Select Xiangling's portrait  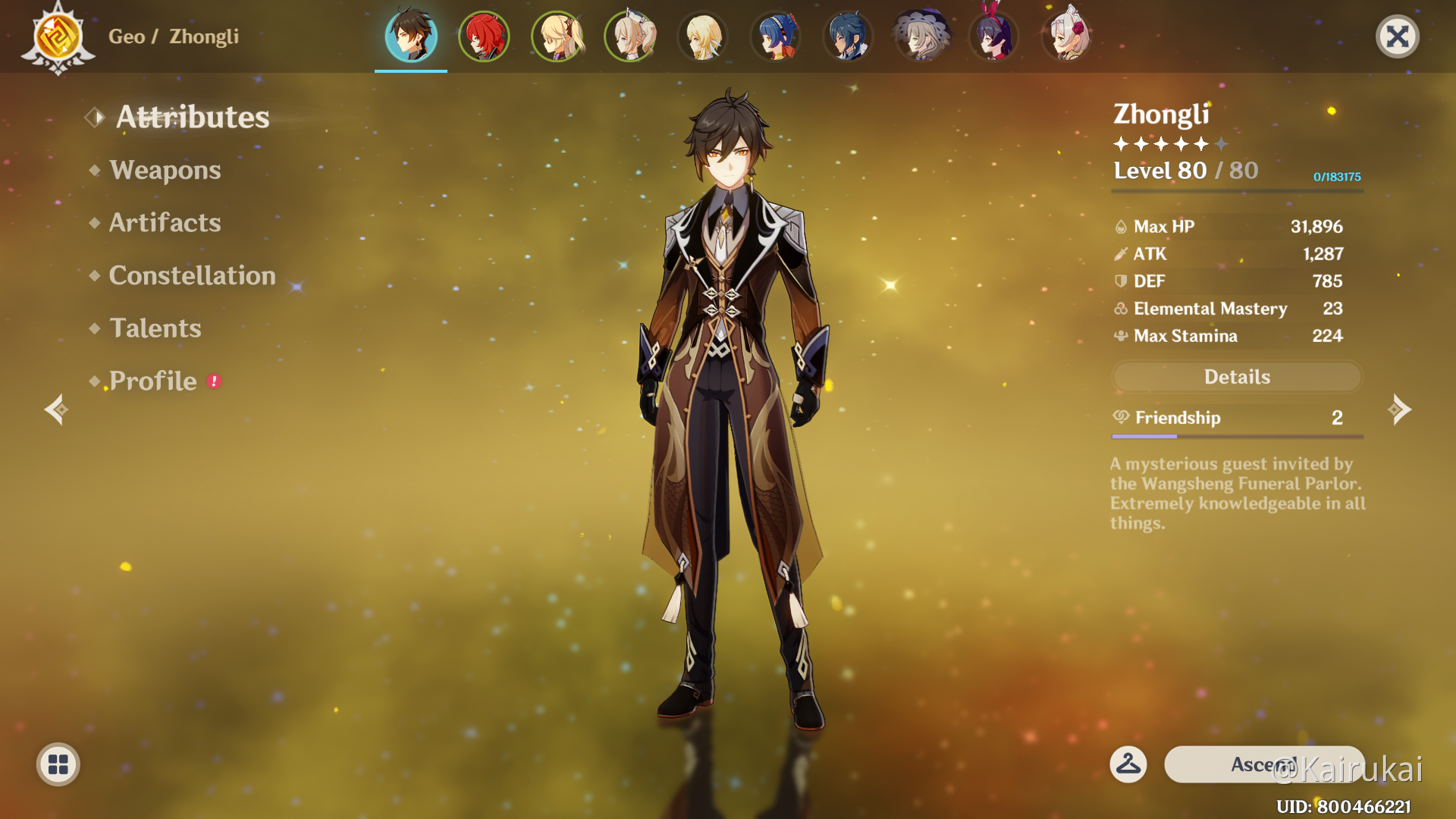point(775,36)
